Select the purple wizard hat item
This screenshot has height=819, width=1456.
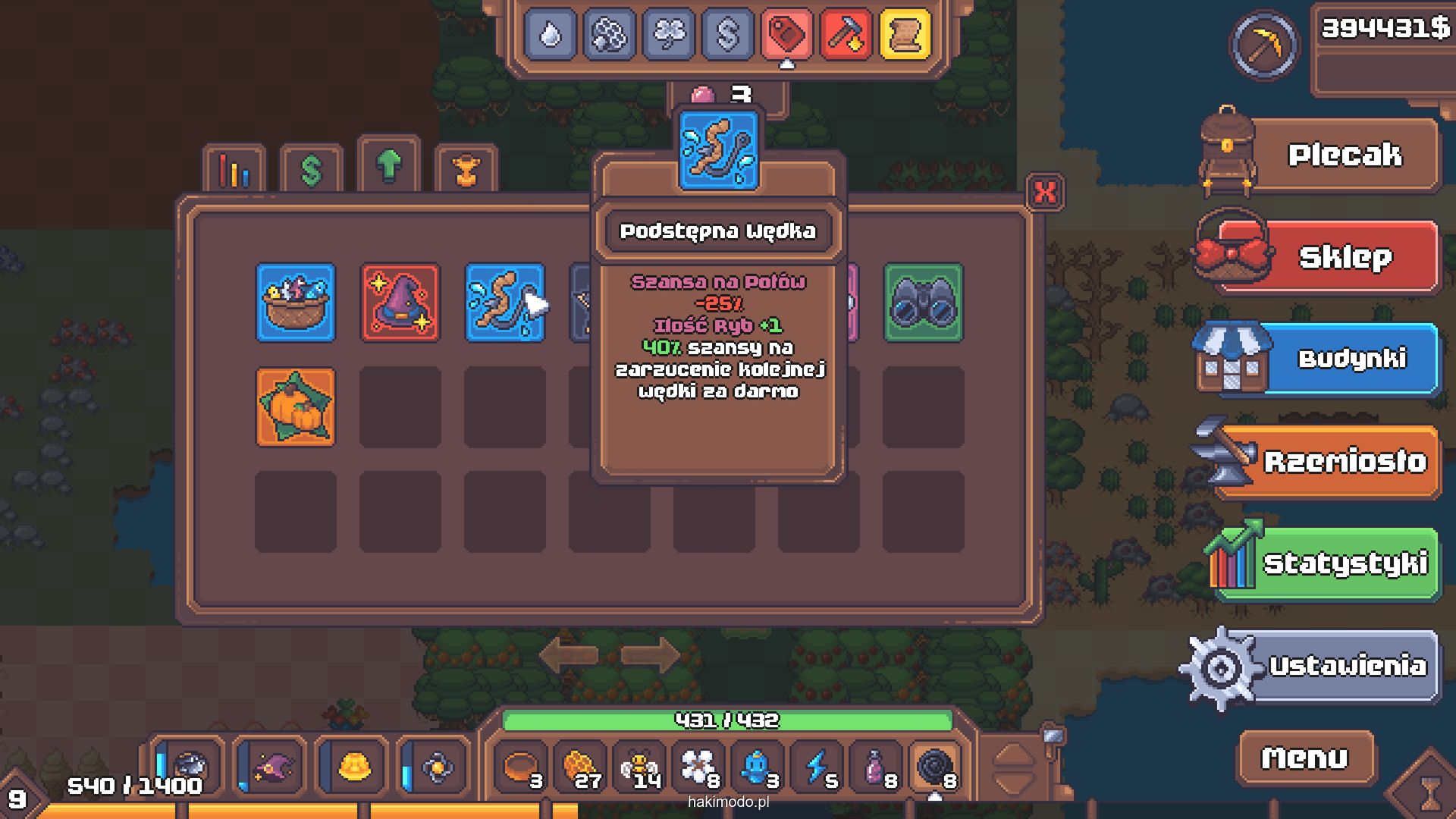pos(400,303)
